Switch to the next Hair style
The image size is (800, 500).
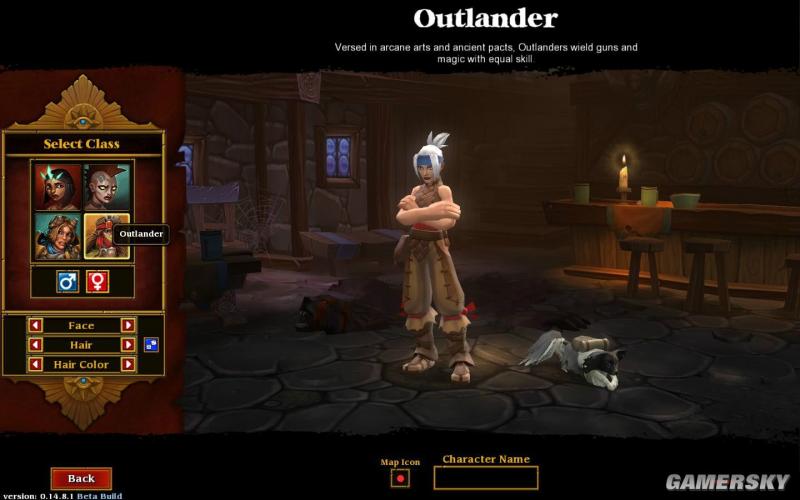pyautogui.click(x=128, y=345)
